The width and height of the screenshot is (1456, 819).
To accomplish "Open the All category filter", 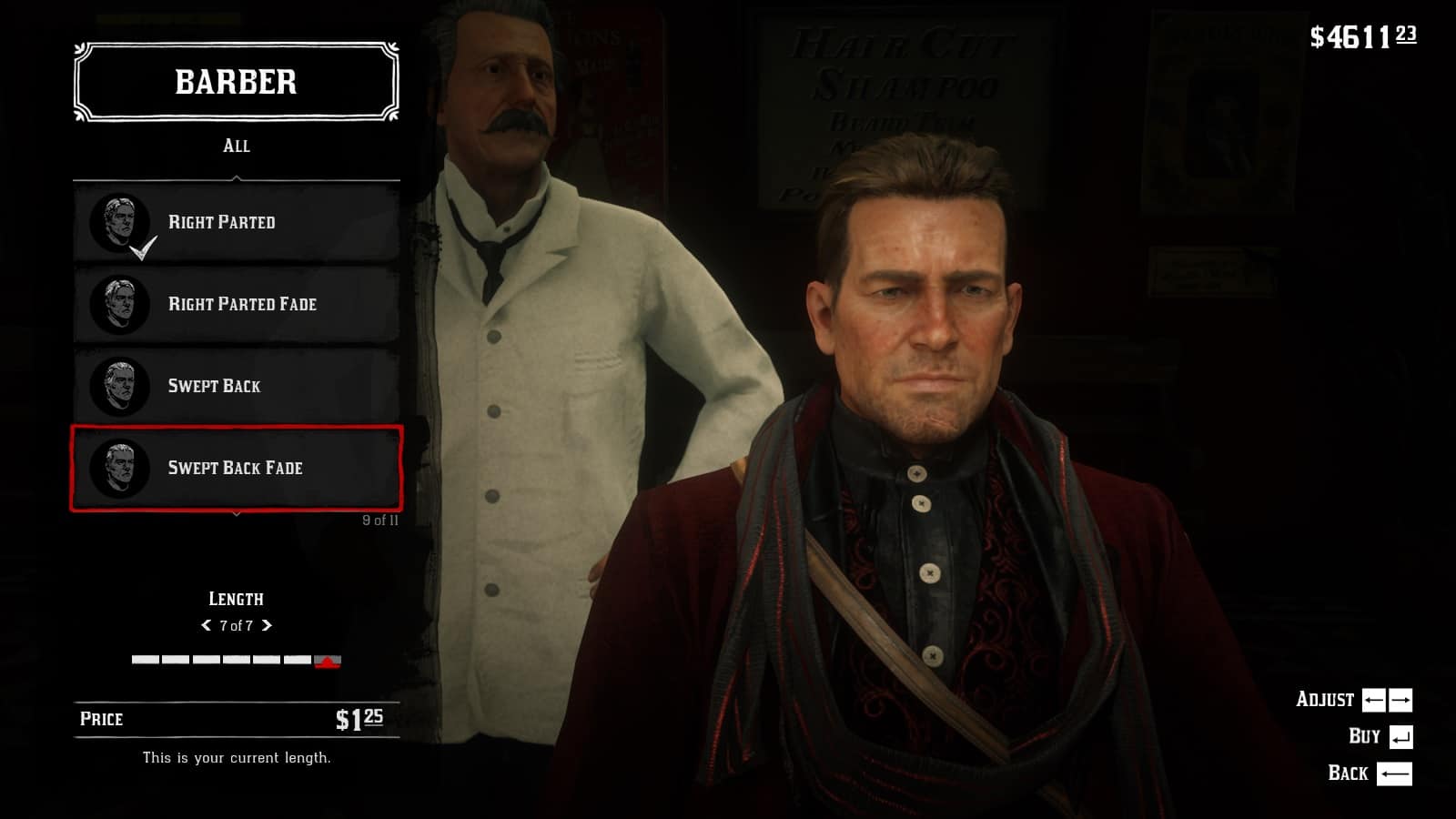I will tap(235, 145).
